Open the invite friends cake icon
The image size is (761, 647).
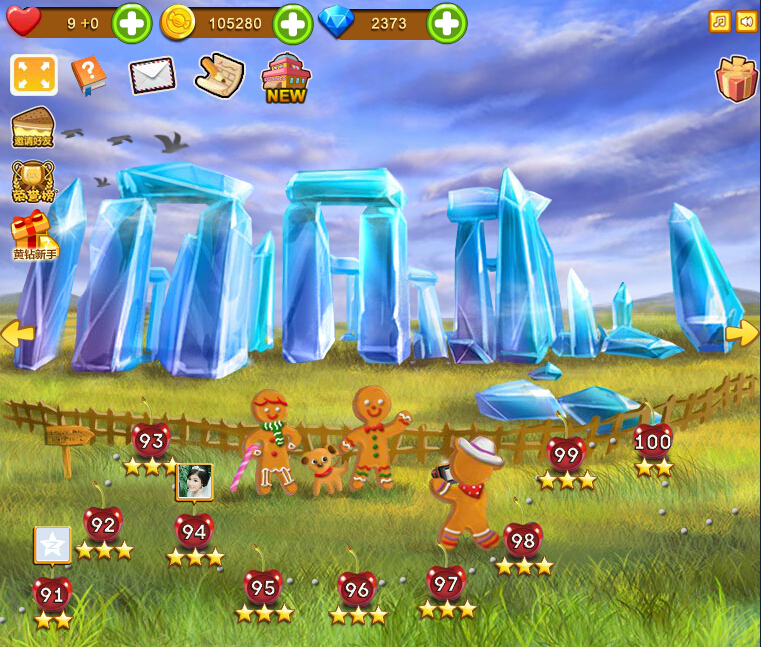[33, 130]
